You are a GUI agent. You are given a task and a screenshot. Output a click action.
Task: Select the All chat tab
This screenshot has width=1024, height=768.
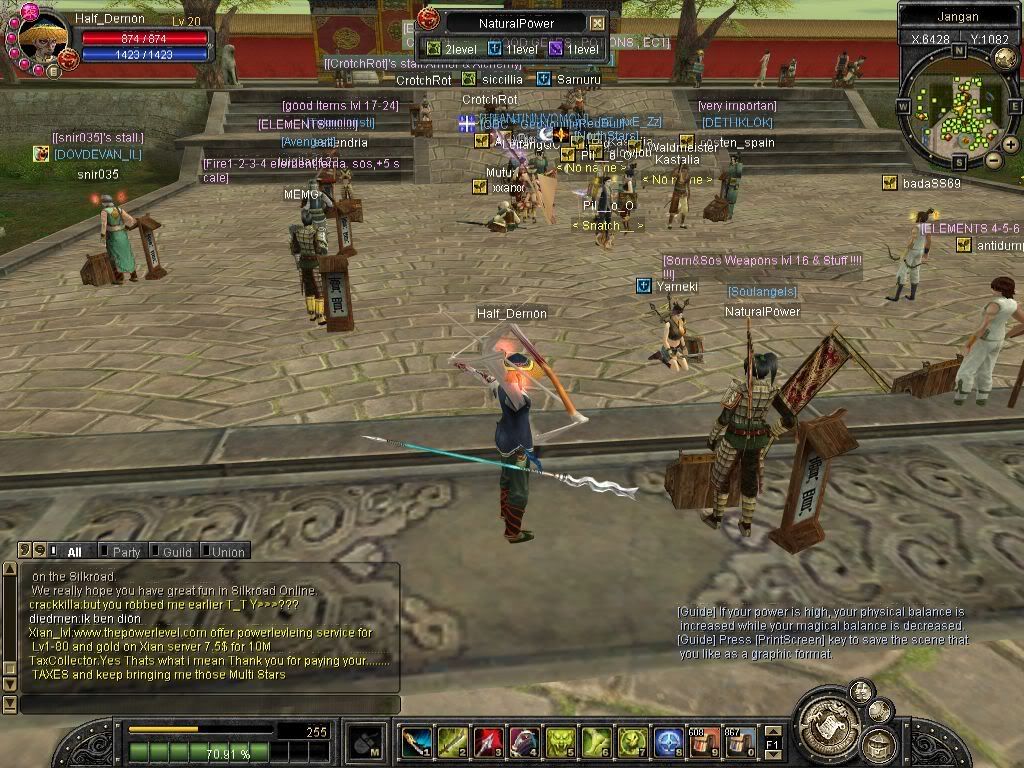tap(74, 552)
